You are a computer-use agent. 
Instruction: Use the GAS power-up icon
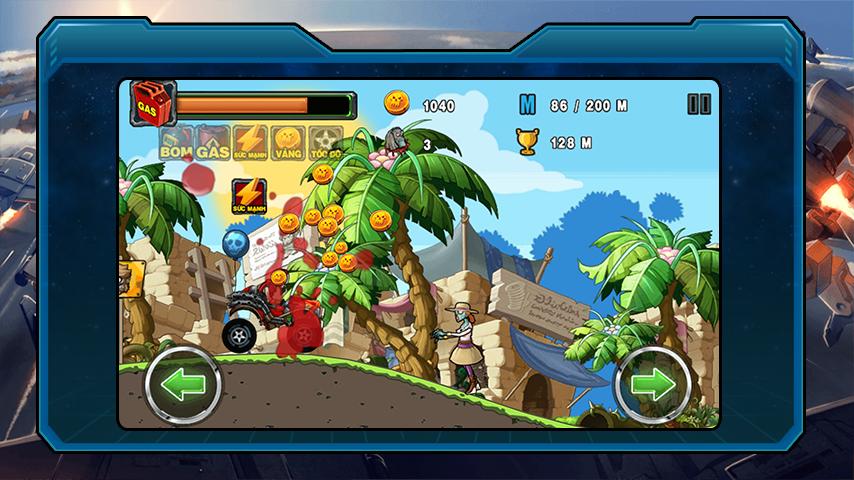[213, 143]
